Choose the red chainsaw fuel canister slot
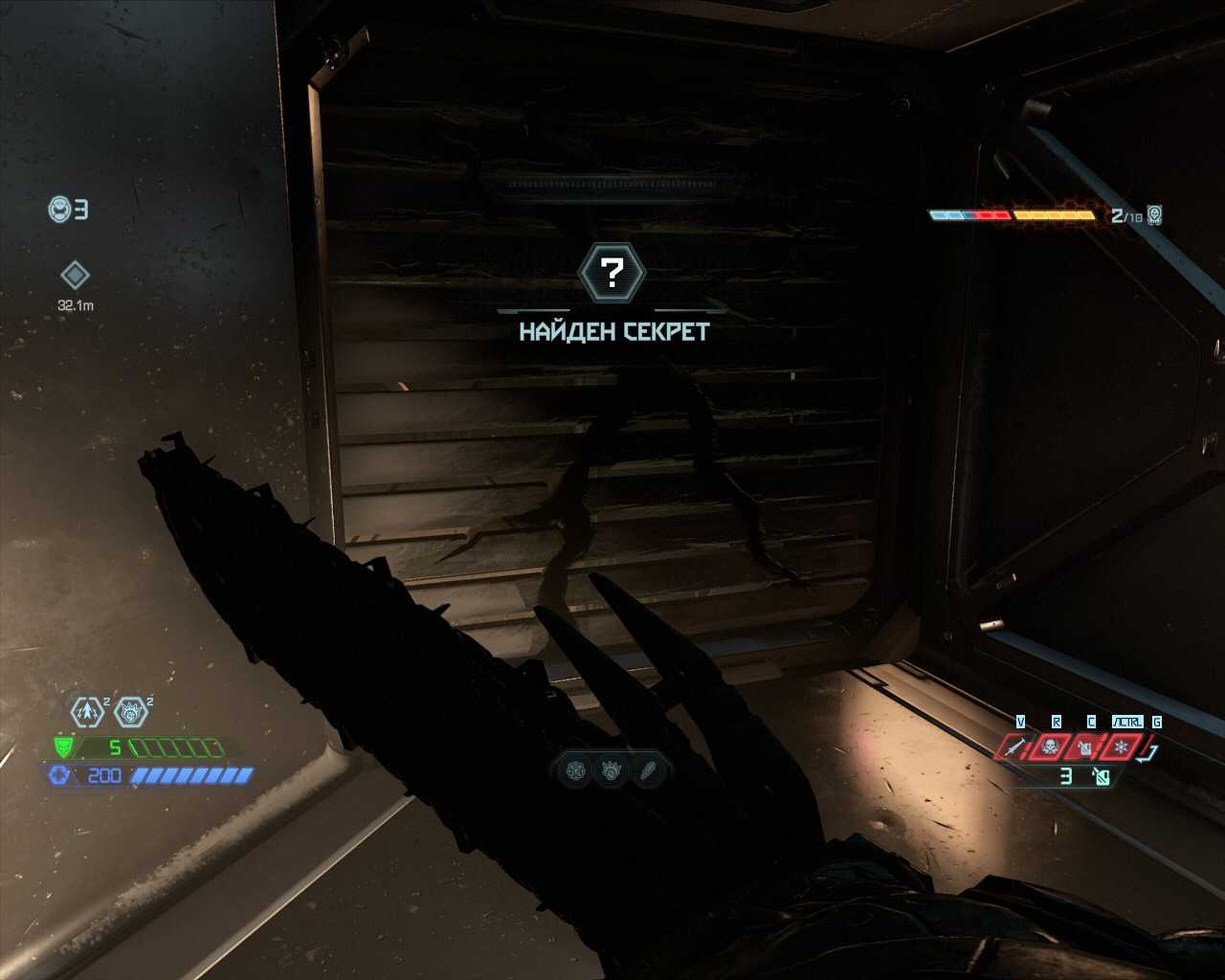Image resolution: width=1225 pixels, height=980 pixels. click(1085, 746)
